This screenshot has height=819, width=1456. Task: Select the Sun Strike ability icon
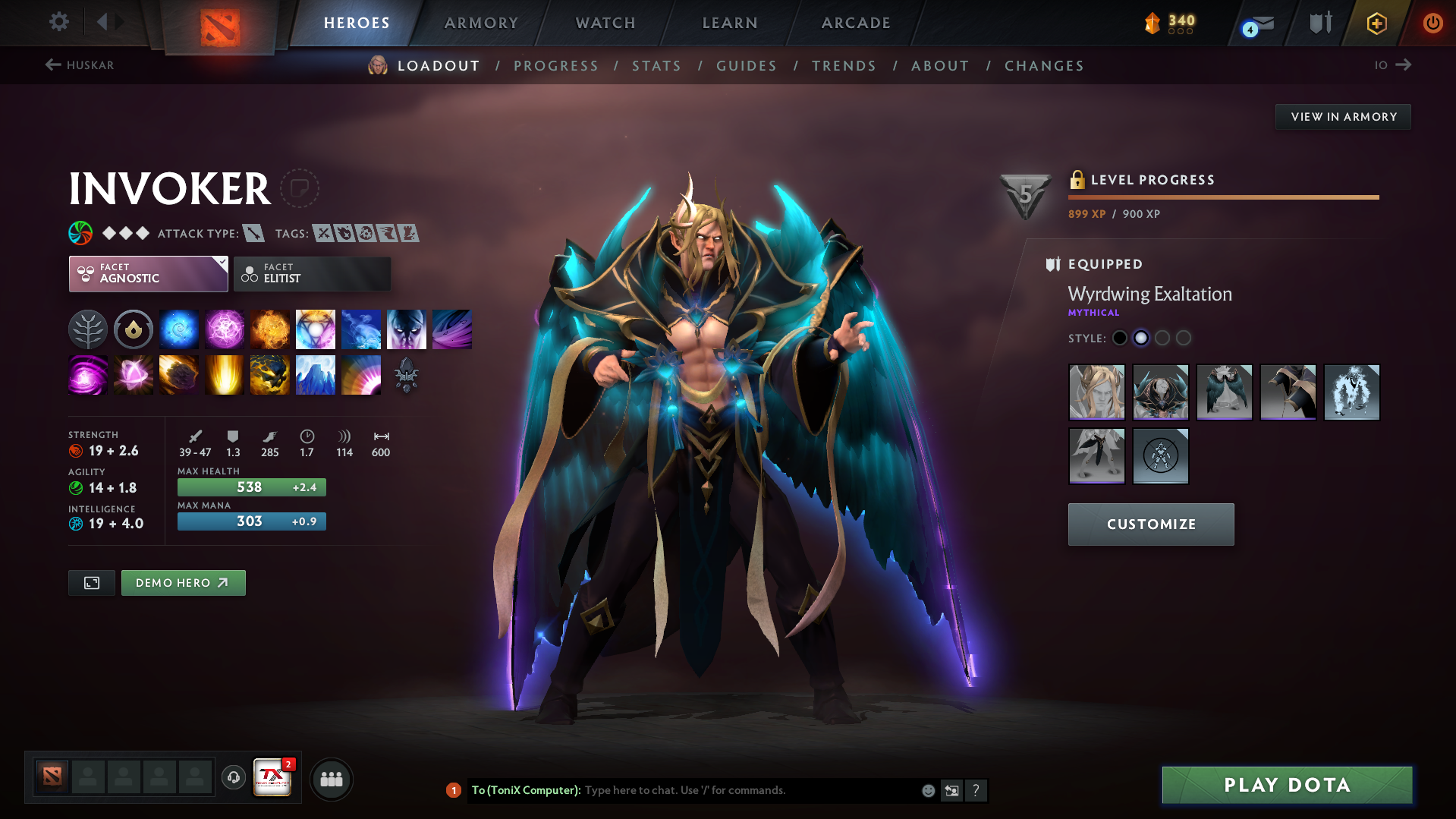[x=225, y=374]
